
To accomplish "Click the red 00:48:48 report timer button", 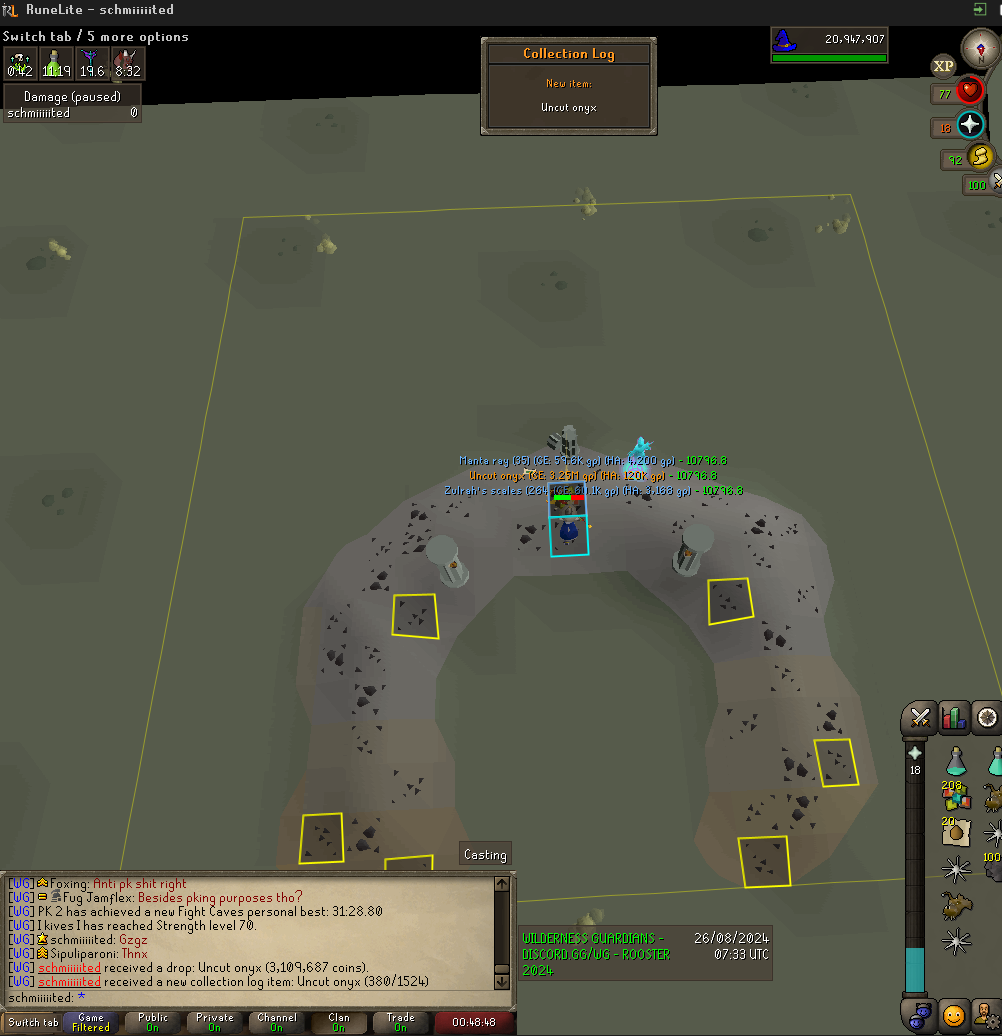I will (475, 1022).
